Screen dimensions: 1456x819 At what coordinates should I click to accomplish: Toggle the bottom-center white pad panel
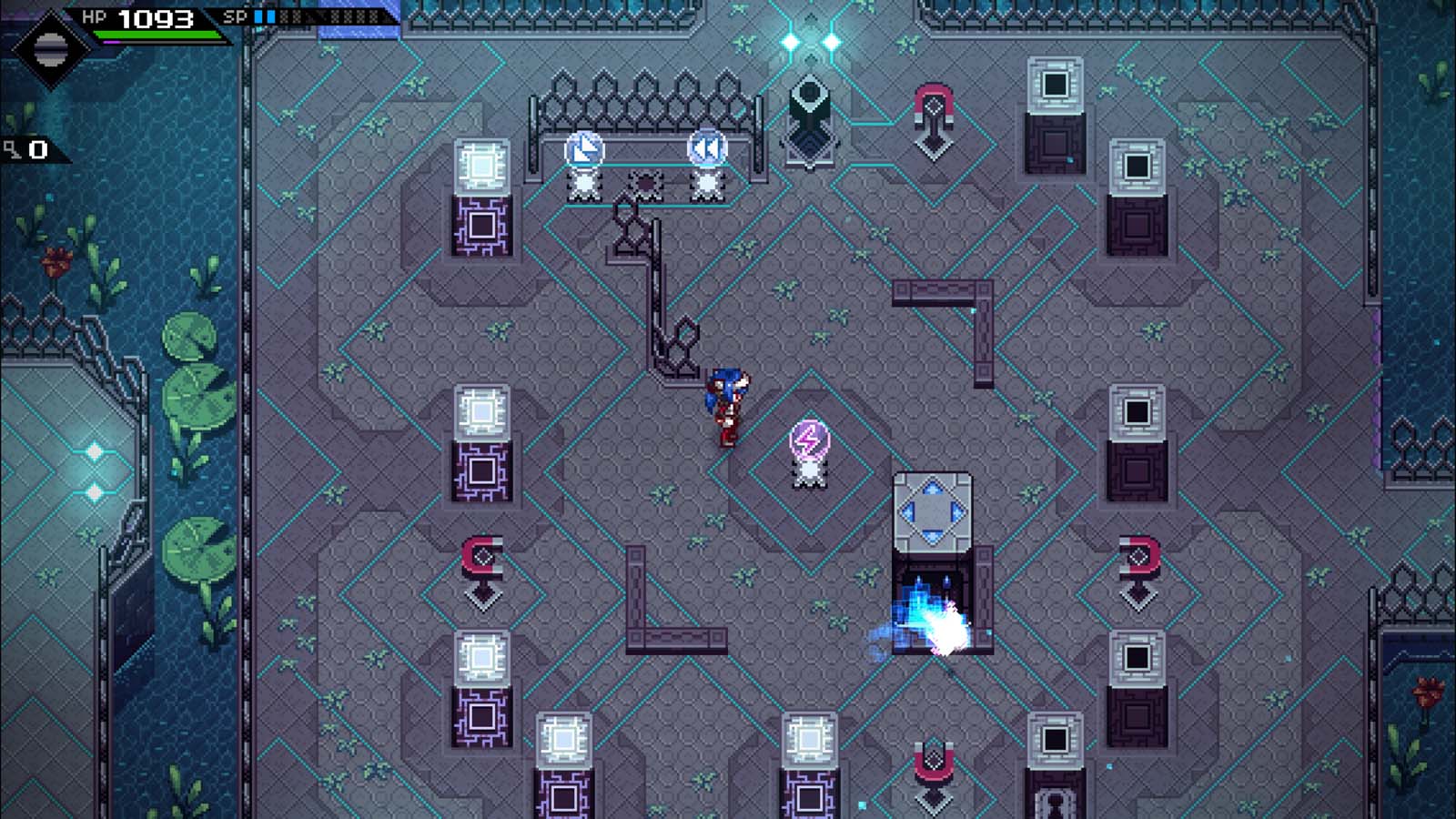point(808,742)
